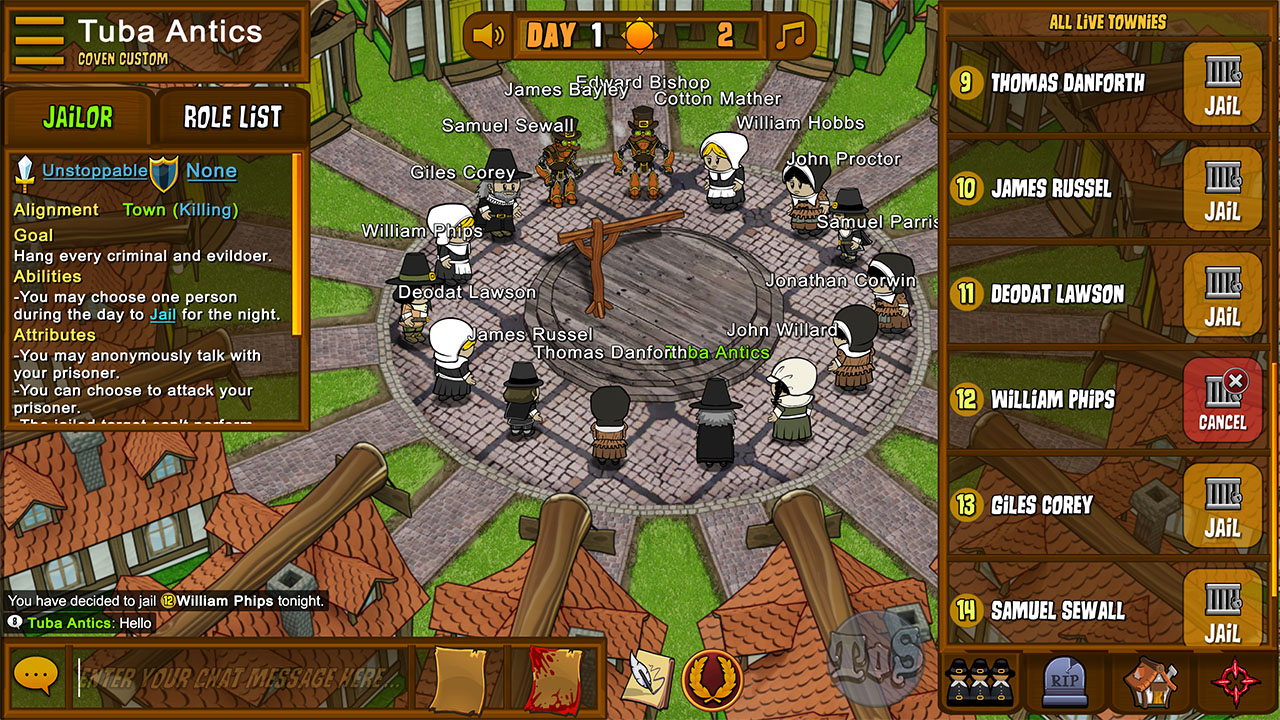Open the Unstoppable attack link
This screenshot has width=1280, height=720.
tap(94, 171)
